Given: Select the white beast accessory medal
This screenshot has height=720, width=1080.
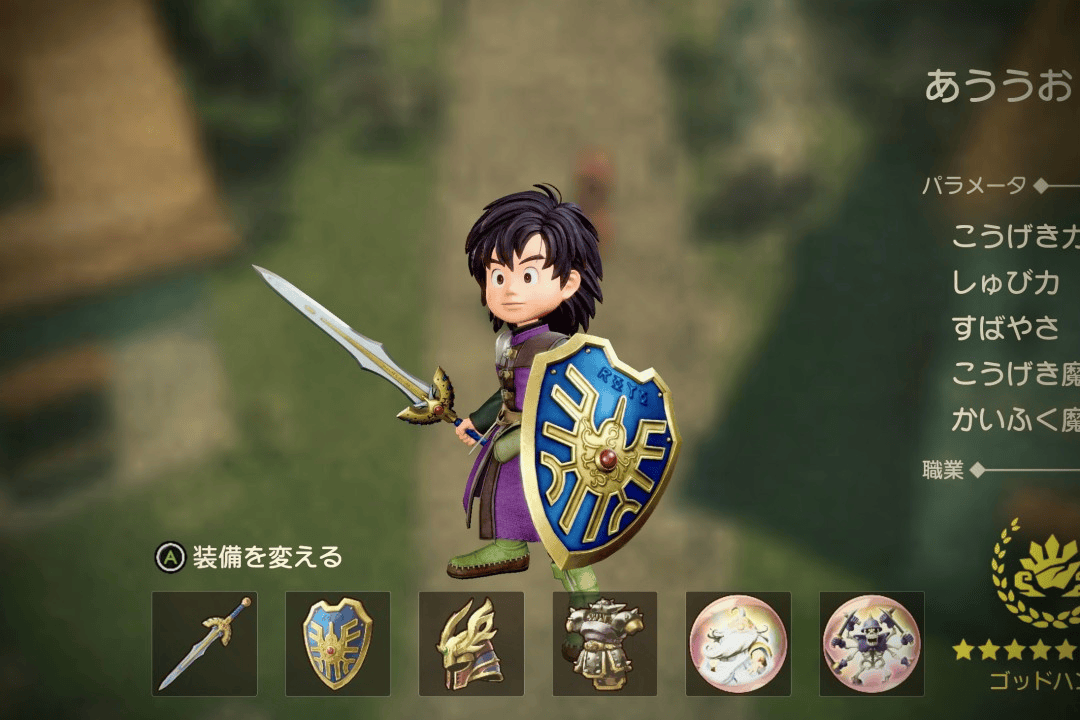Looking at the screenshot, I should tap(738, 643).
